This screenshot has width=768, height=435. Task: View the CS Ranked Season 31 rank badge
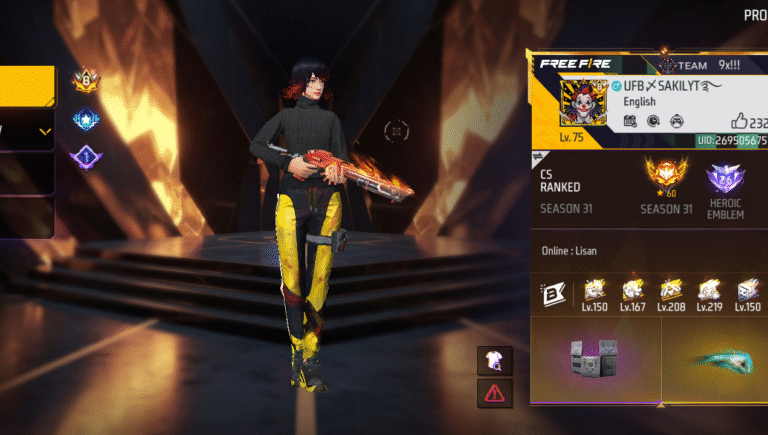pos(665,176)
